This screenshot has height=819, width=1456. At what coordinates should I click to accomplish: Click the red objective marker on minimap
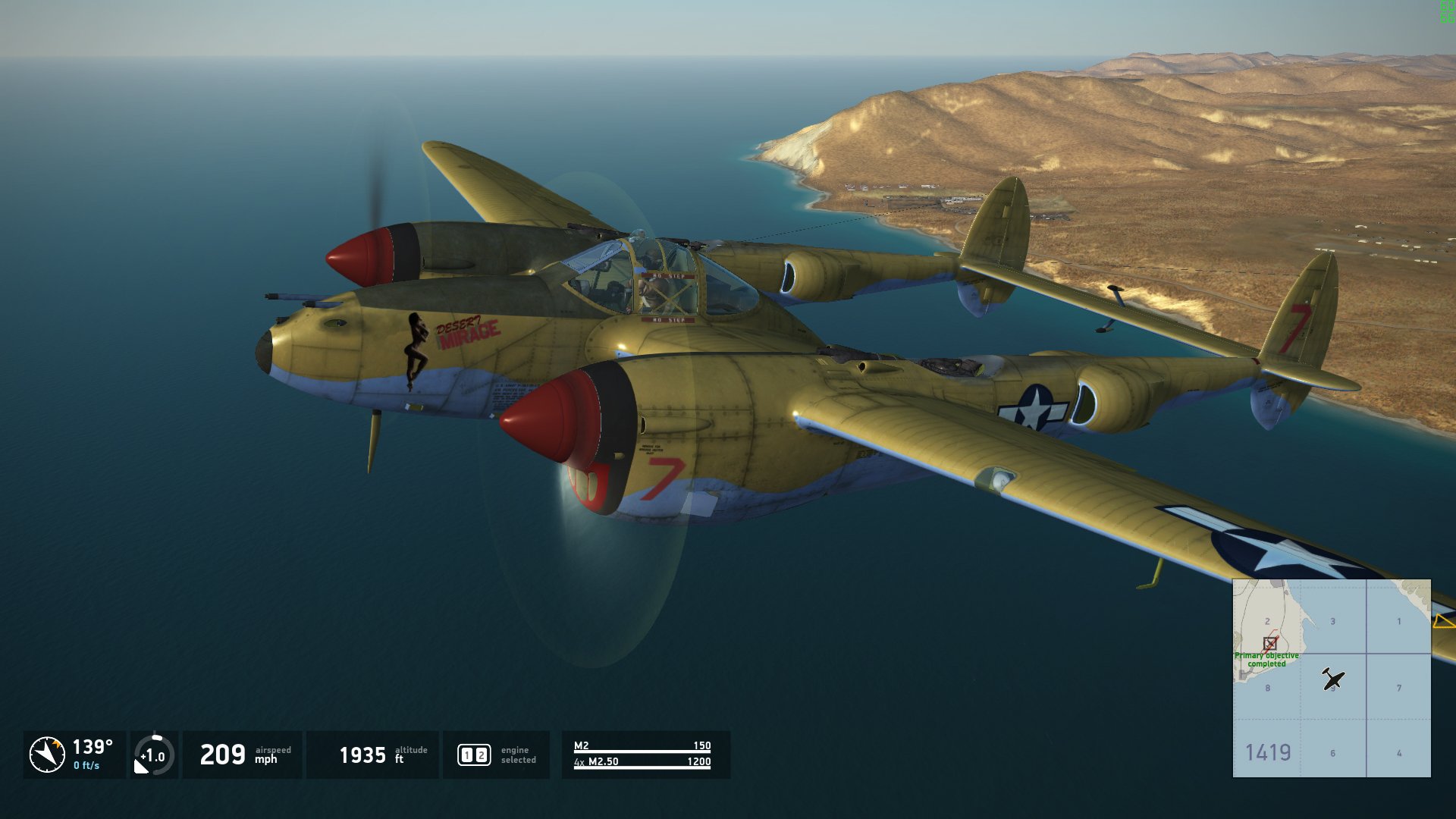point(1269,643)
